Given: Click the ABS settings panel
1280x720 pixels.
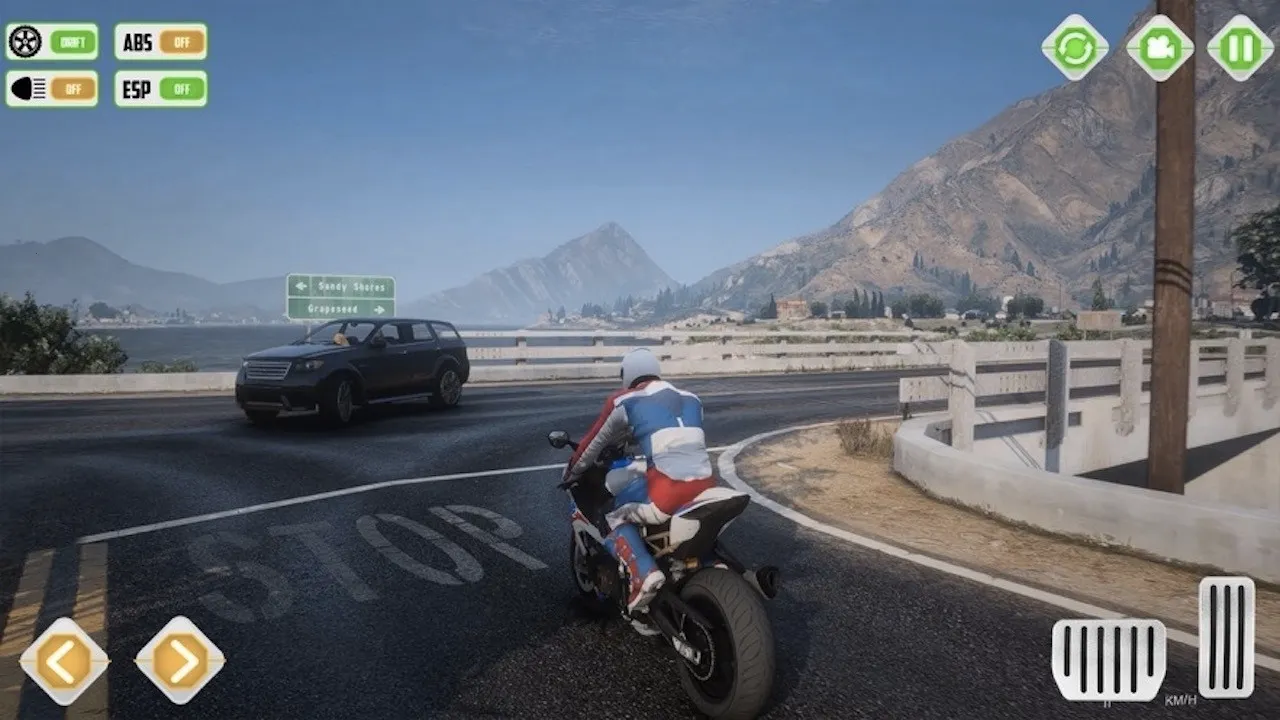Looking at the screenshot, I should coord(159,43).
